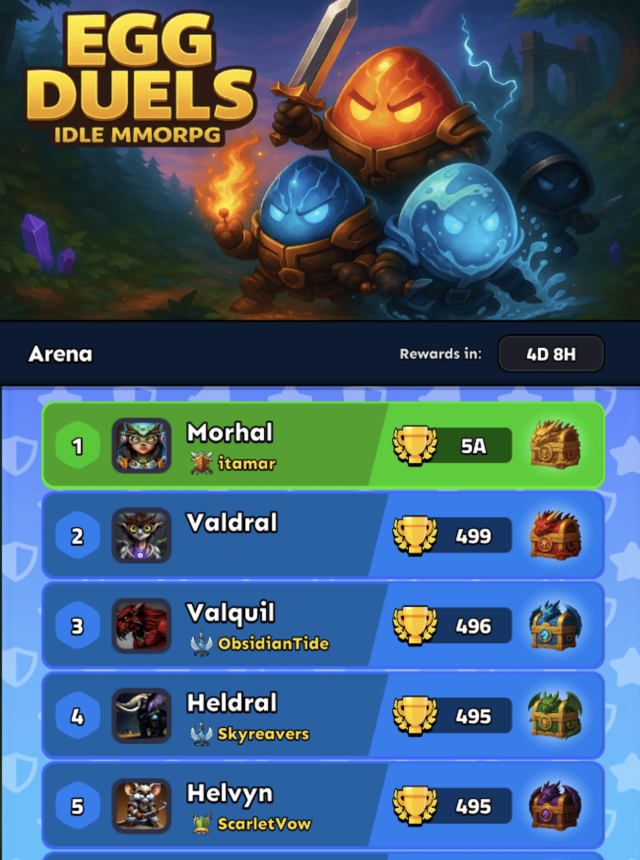Open Heldral's dark horned avatar
Viewport: 640px width, 860px height.
[141, 716]
